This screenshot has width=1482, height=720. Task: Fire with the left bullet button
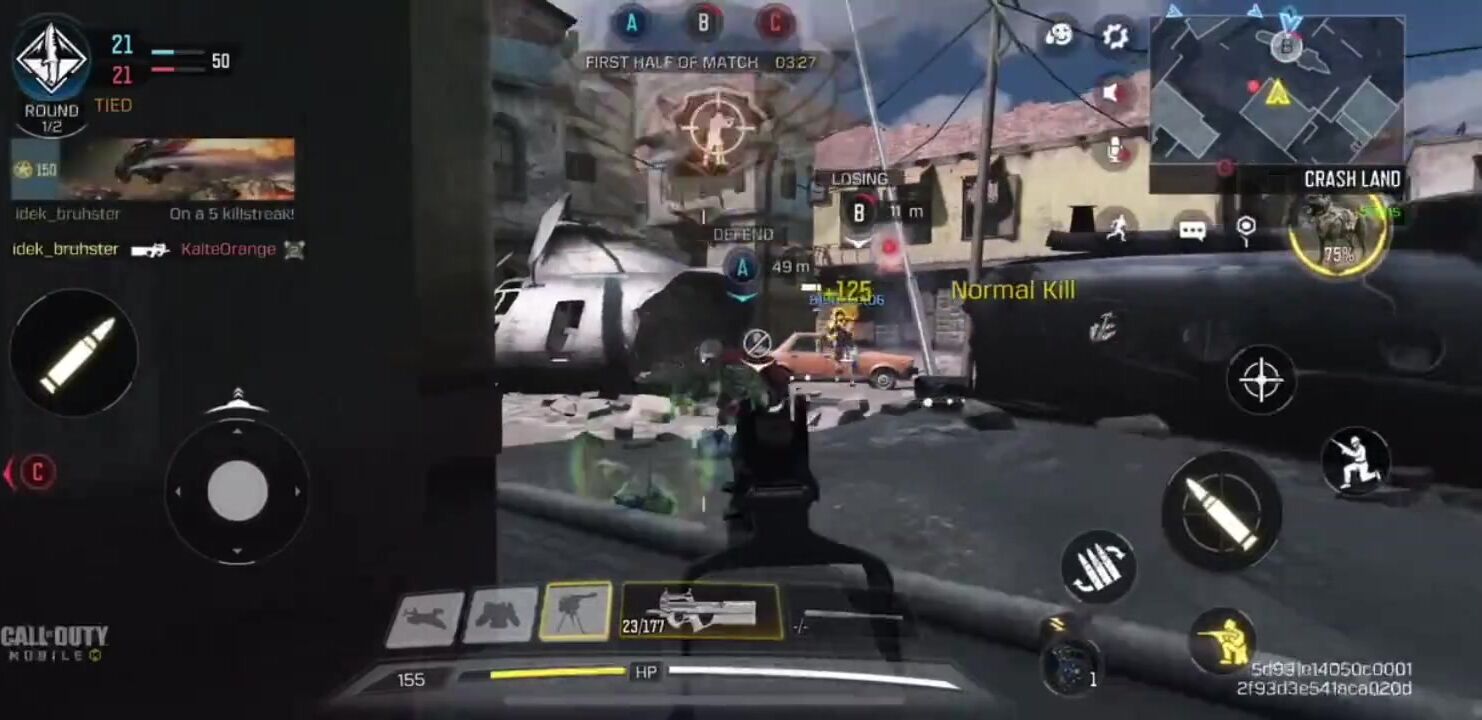(x=74, y=353)
